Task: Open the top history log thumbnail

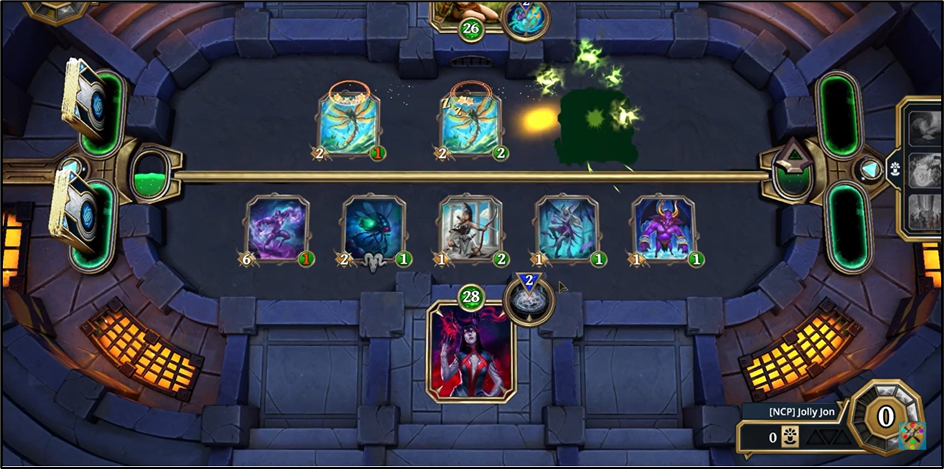Action: [x=922, y=125]
